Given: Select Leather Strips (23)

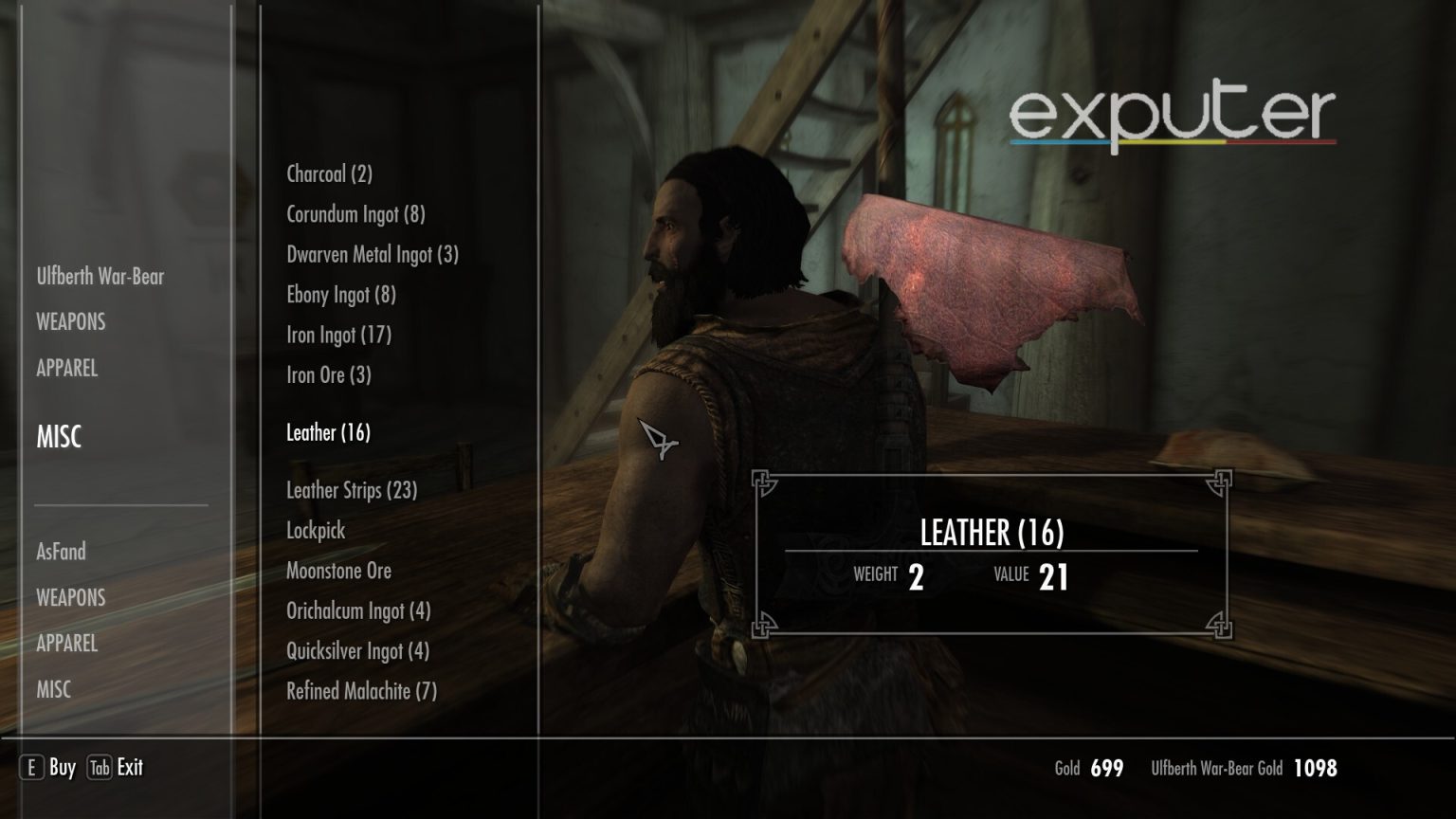Looking at the screenshot, I should [352, 490].
